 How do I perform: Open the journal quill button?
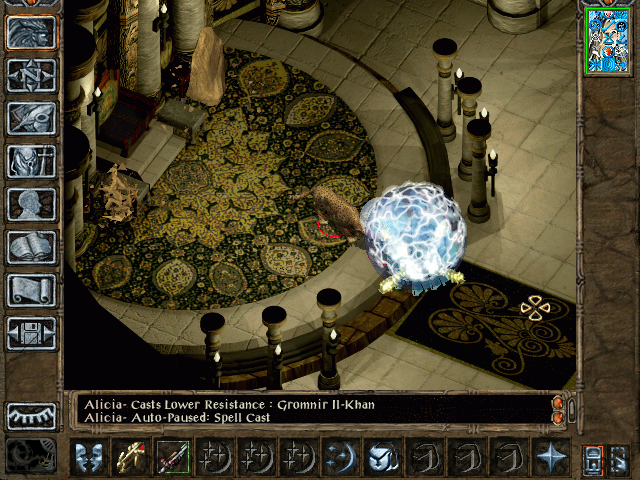pyautogui.click(x=31, y=118)
